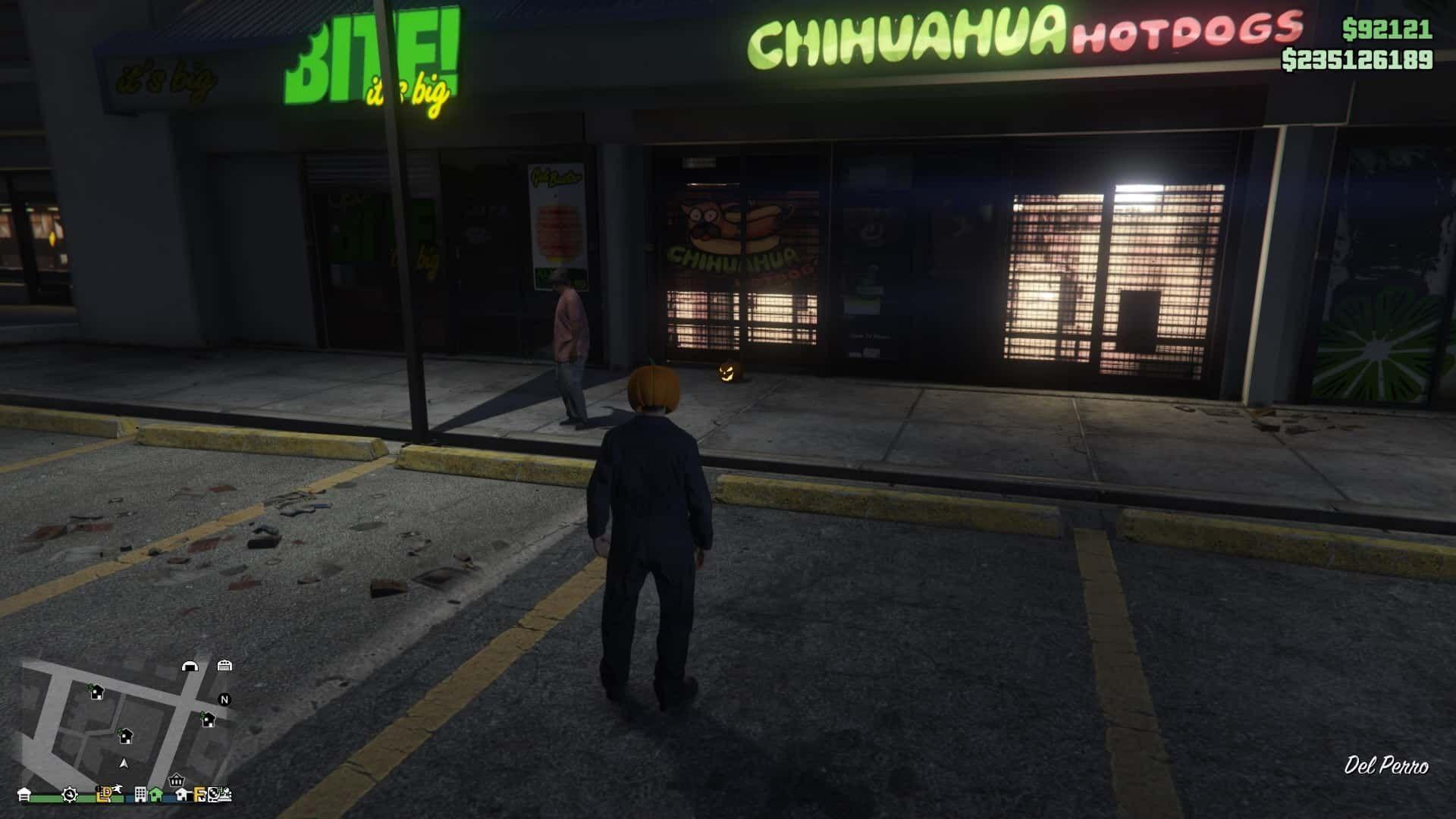Select the warehouse shutter blip on minimap
Viewport: 1456px width, 819px height.
click(224, 665)
